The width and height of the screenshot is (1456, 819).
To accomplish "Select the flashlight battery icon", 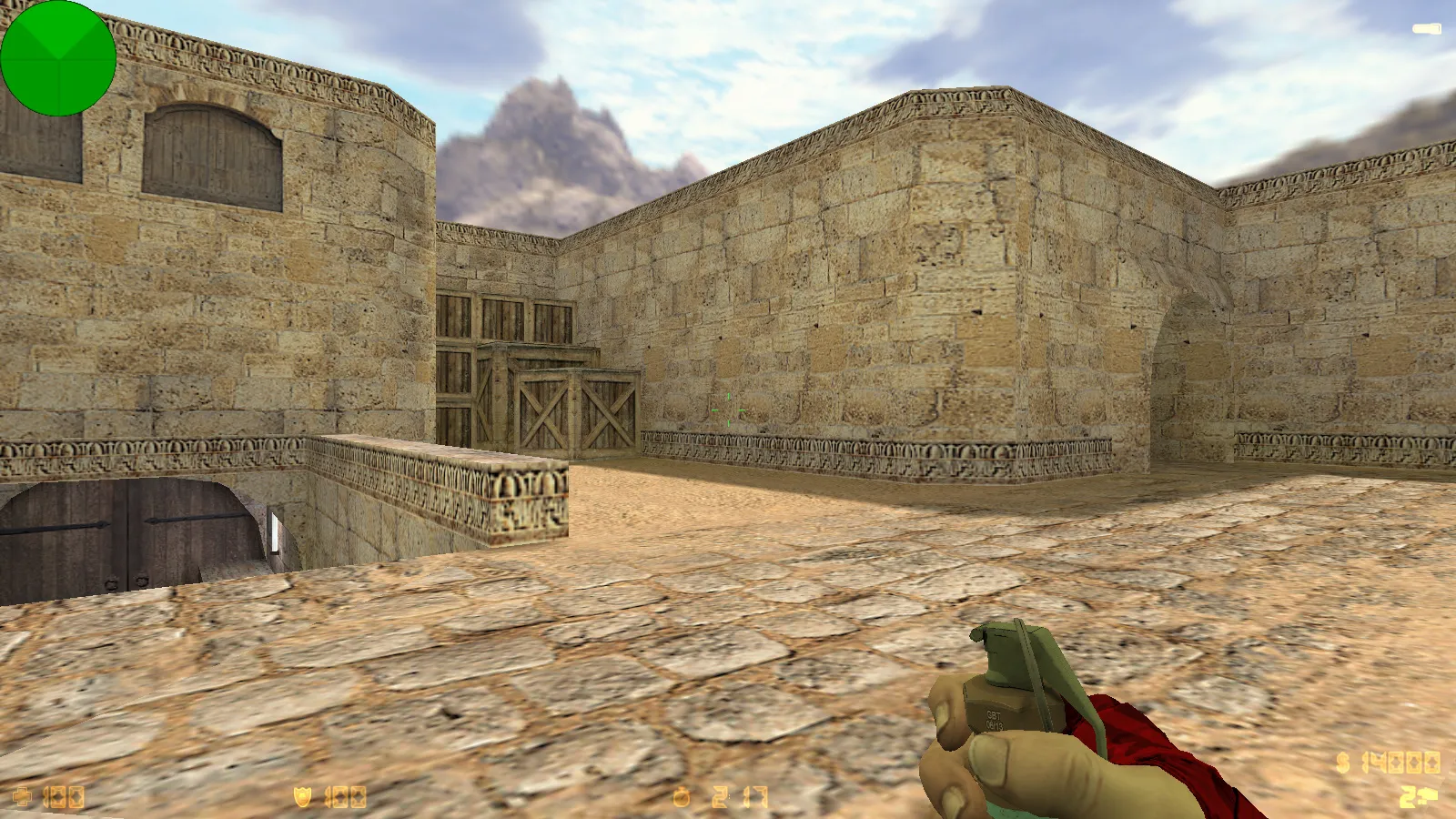I will tap(1426, 30).
